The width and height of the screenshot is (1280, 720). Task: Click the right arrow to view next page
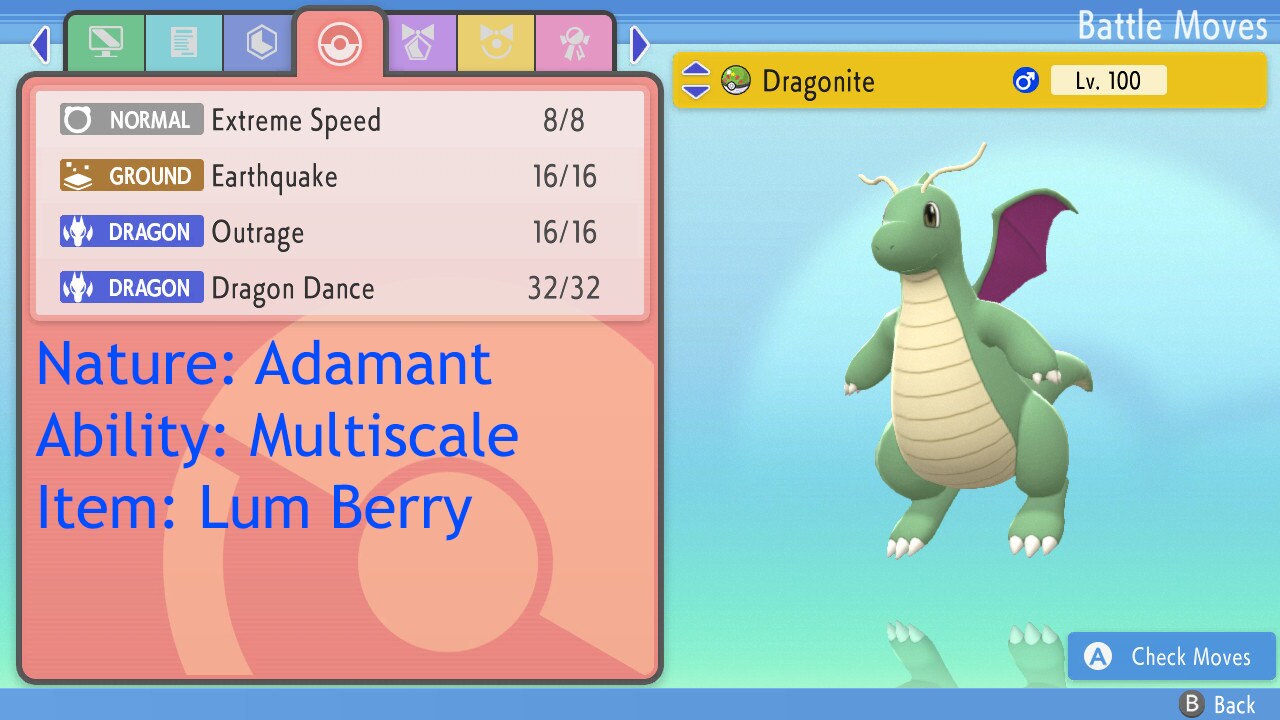pos(640,44)
